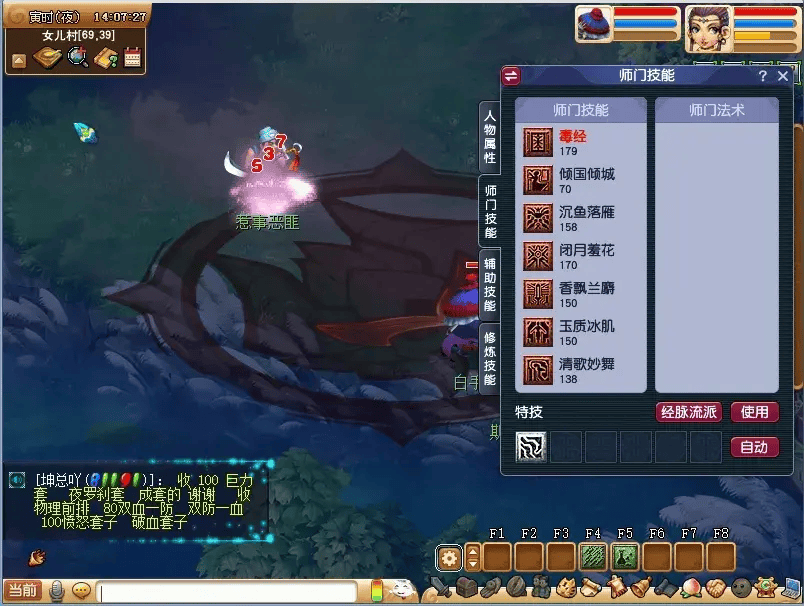Click the 使用 button
804x606 pixels.
(754, 412)
